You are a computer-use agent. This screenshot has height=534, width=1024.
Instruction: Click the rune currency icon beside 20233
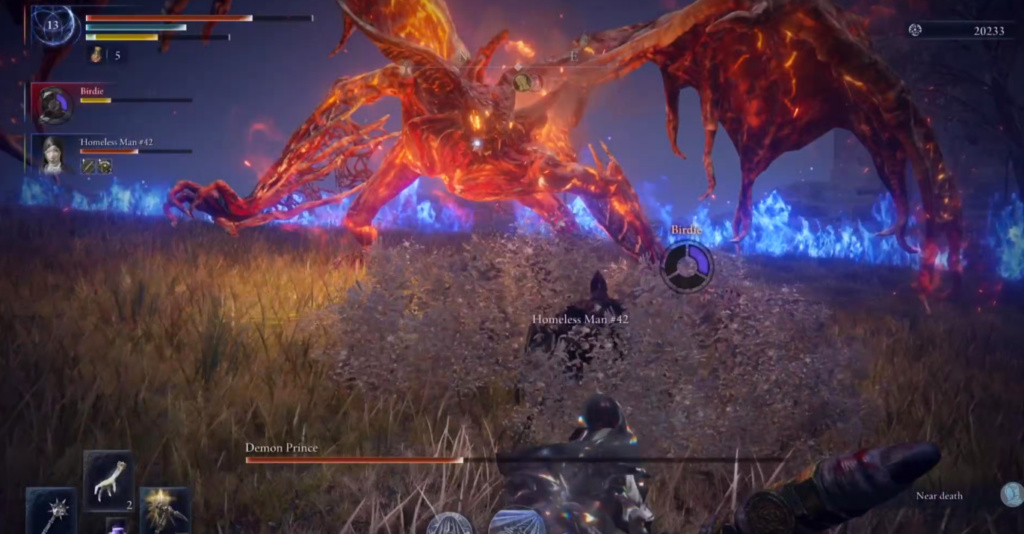(x=914, y=31)
